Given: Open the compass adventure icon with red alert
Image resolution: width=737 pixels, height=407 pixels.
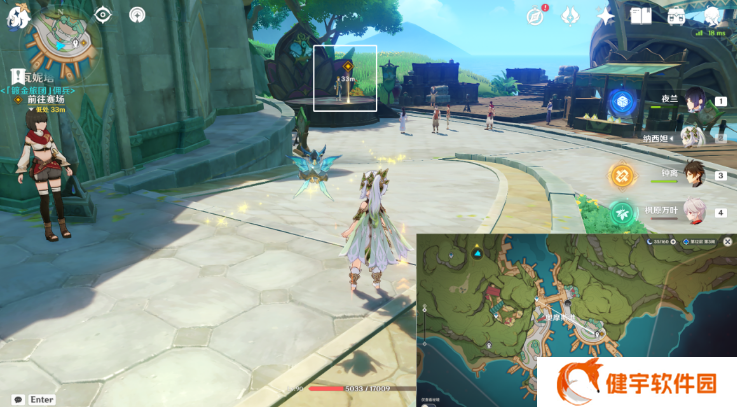Looking at the screenshot, I should 535,16.
